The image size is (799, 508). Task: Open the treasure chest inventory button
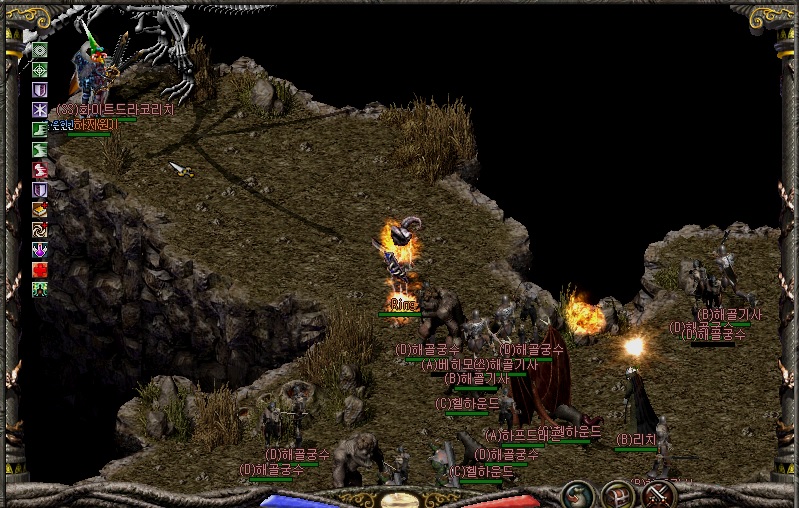(x=617, y=494)
